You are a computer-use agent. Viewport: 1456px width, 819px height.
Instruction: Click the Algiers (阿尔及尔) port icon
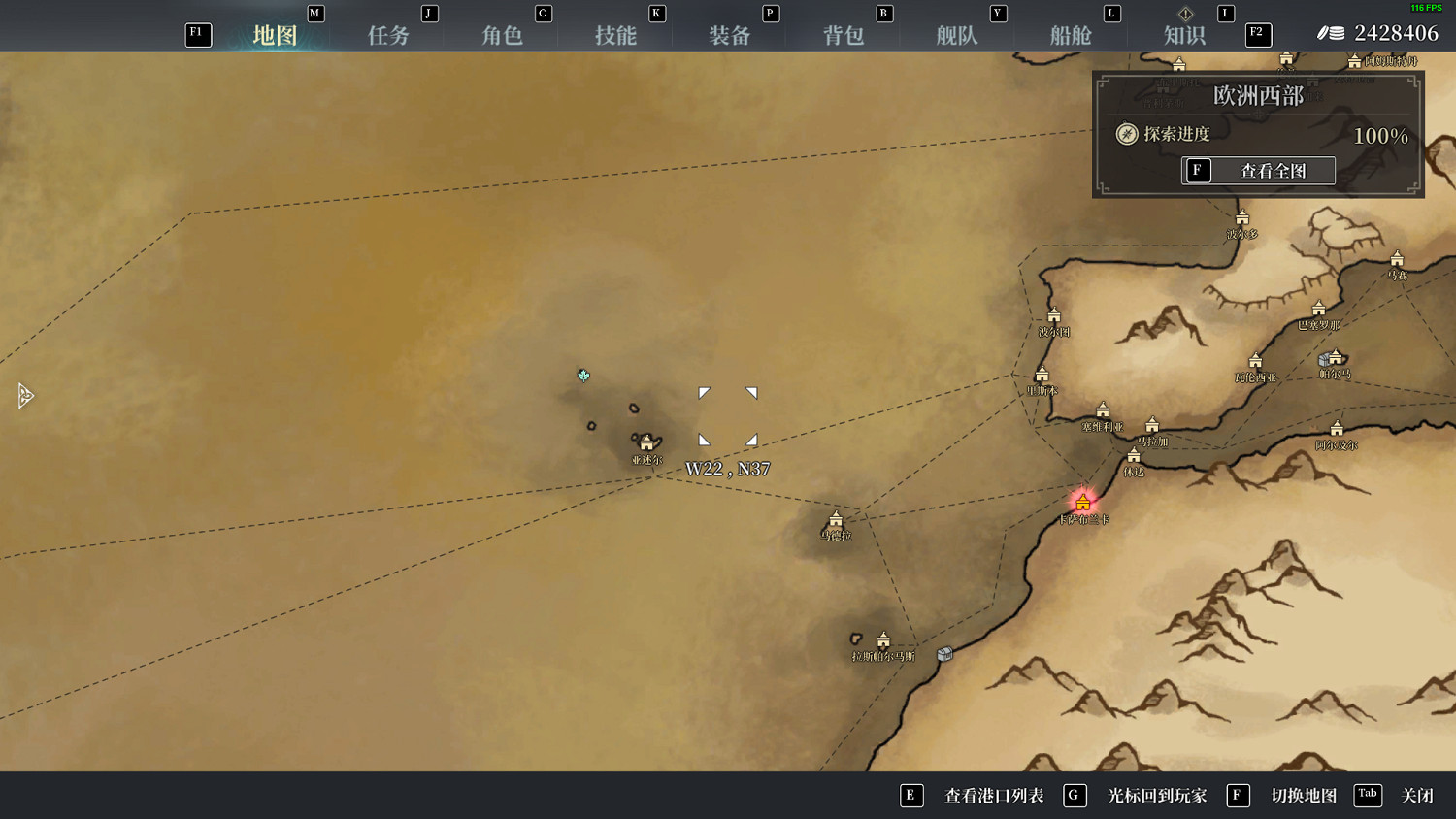click(x=1336, y=429)
